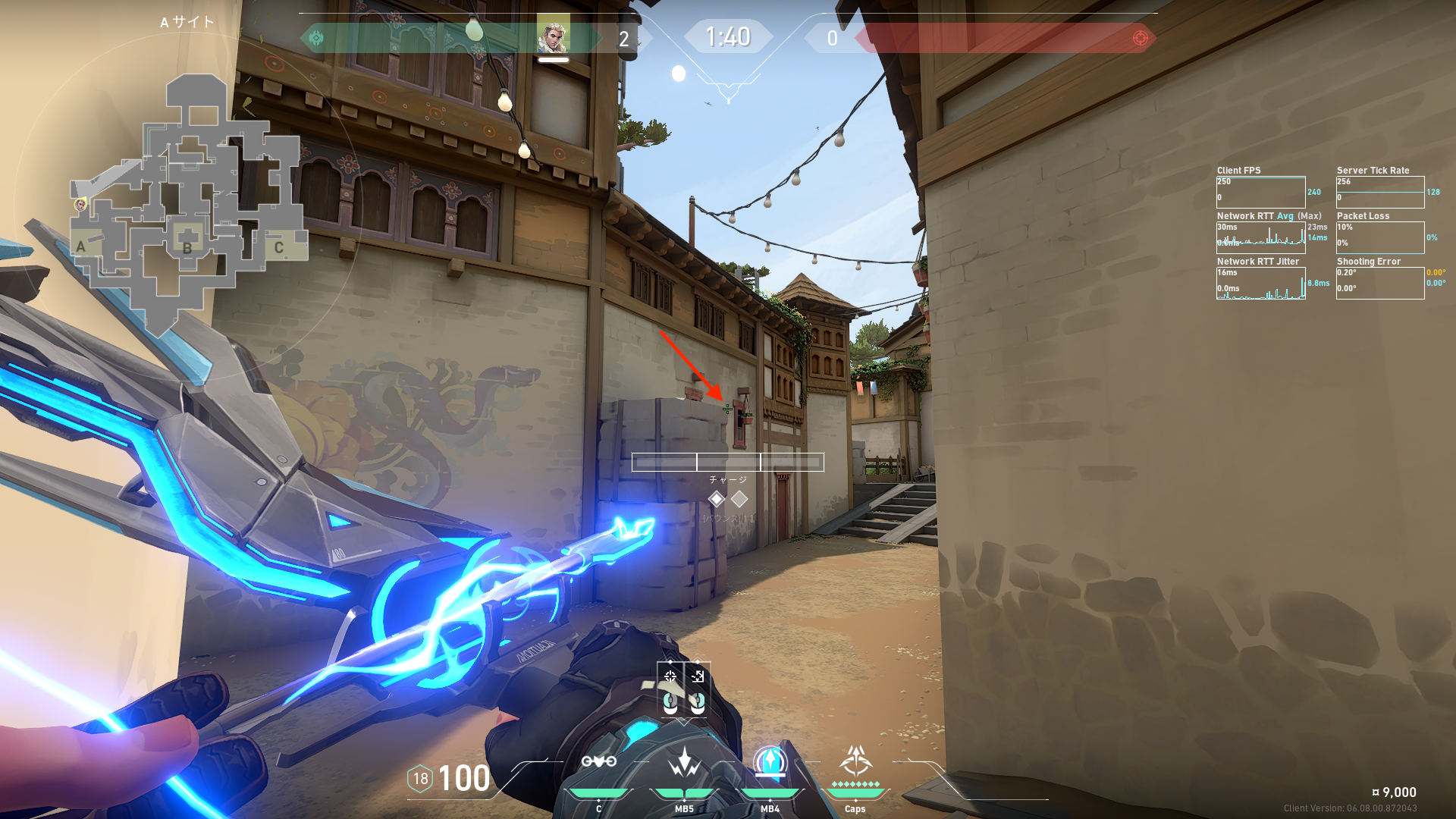Trigger the Hunter's Fury ultimate icon
Image resolution: width=1456 pixels, height=819 pixels.
pyautogui.click(x=855, y=760)
